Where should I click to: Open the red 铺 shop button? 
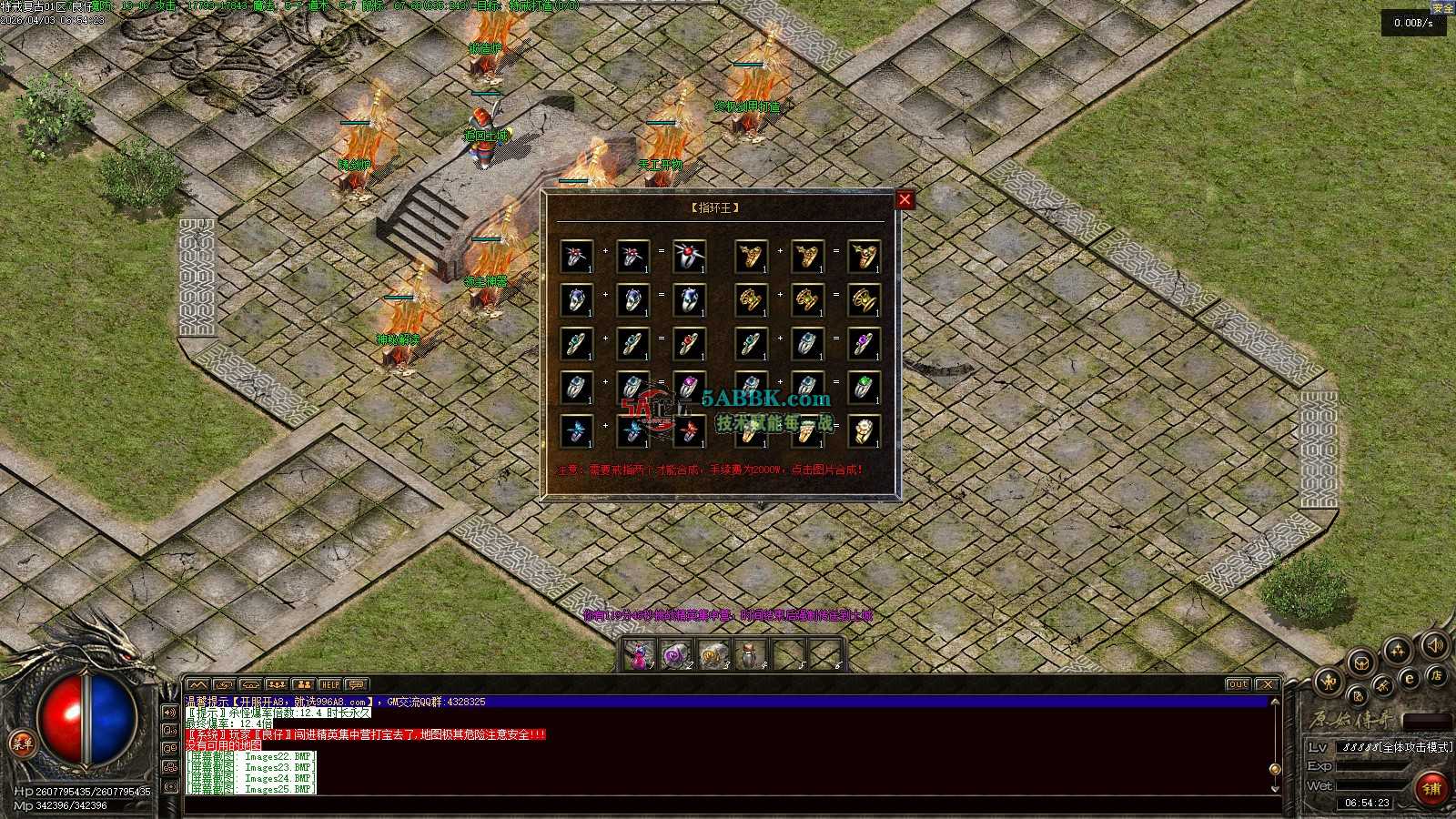tap(1431, 788)
